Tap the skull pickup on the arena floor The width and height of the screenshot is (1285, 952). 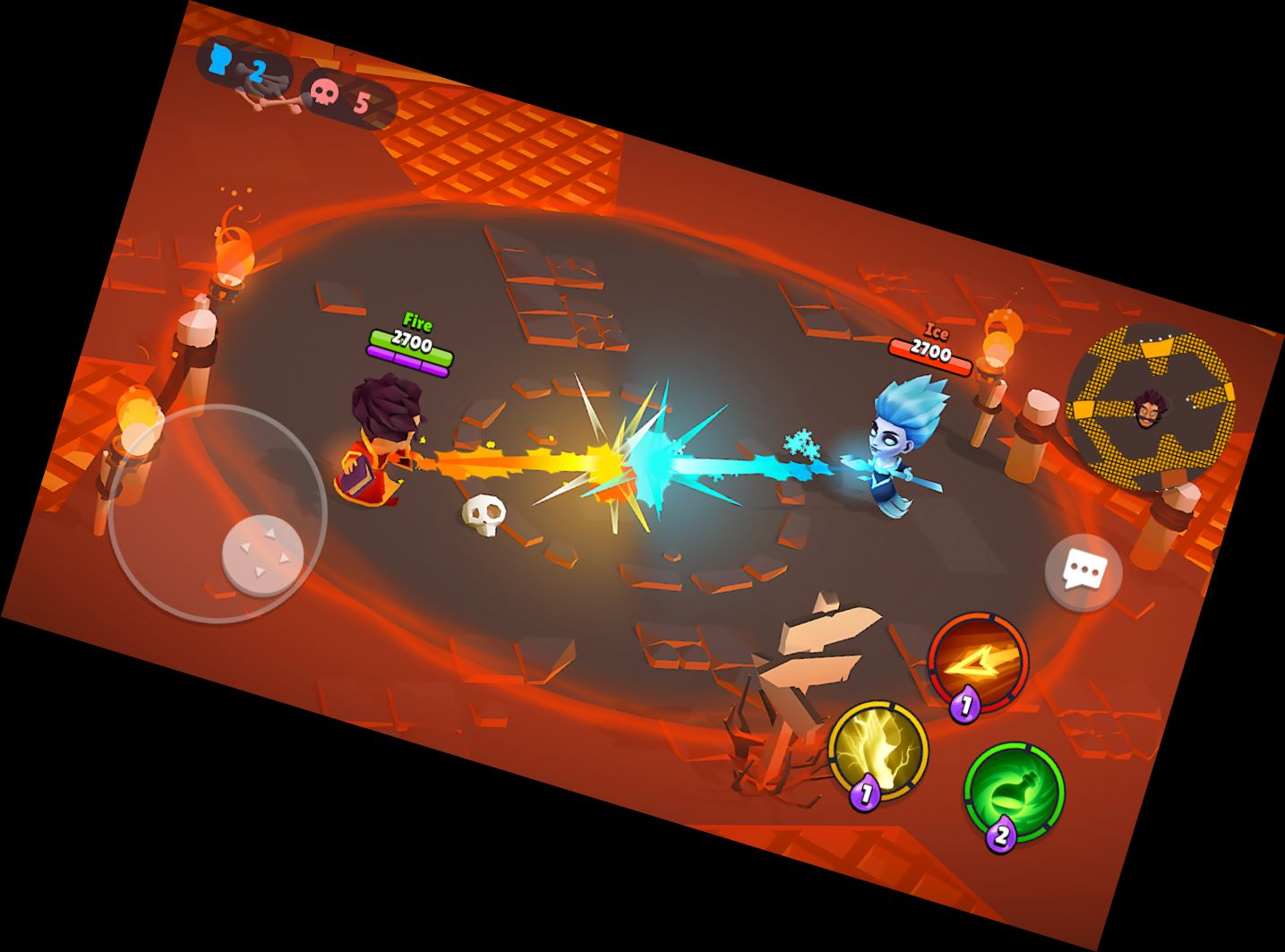point(484,513)
